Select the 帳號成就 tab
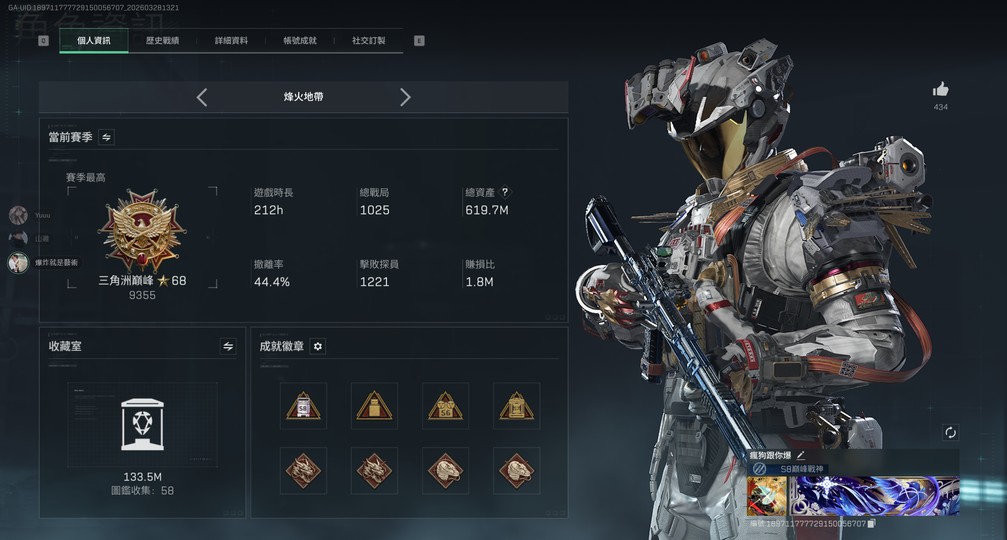The height and width of the screenshot is (540, 1007). point(299,41)
